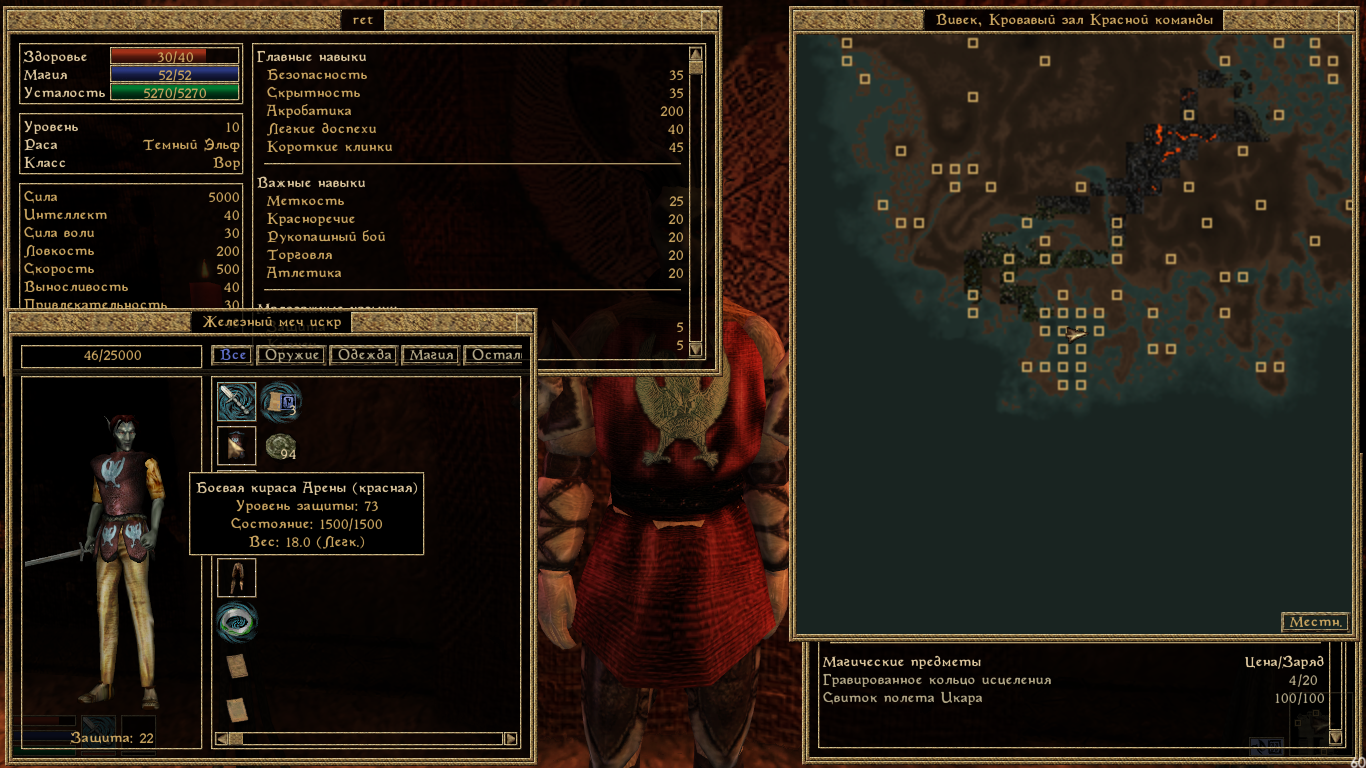This screenshot has width=1366, height=768.
Task: Select the 'Все' inventory filter tab
Action: coord(233,356)
